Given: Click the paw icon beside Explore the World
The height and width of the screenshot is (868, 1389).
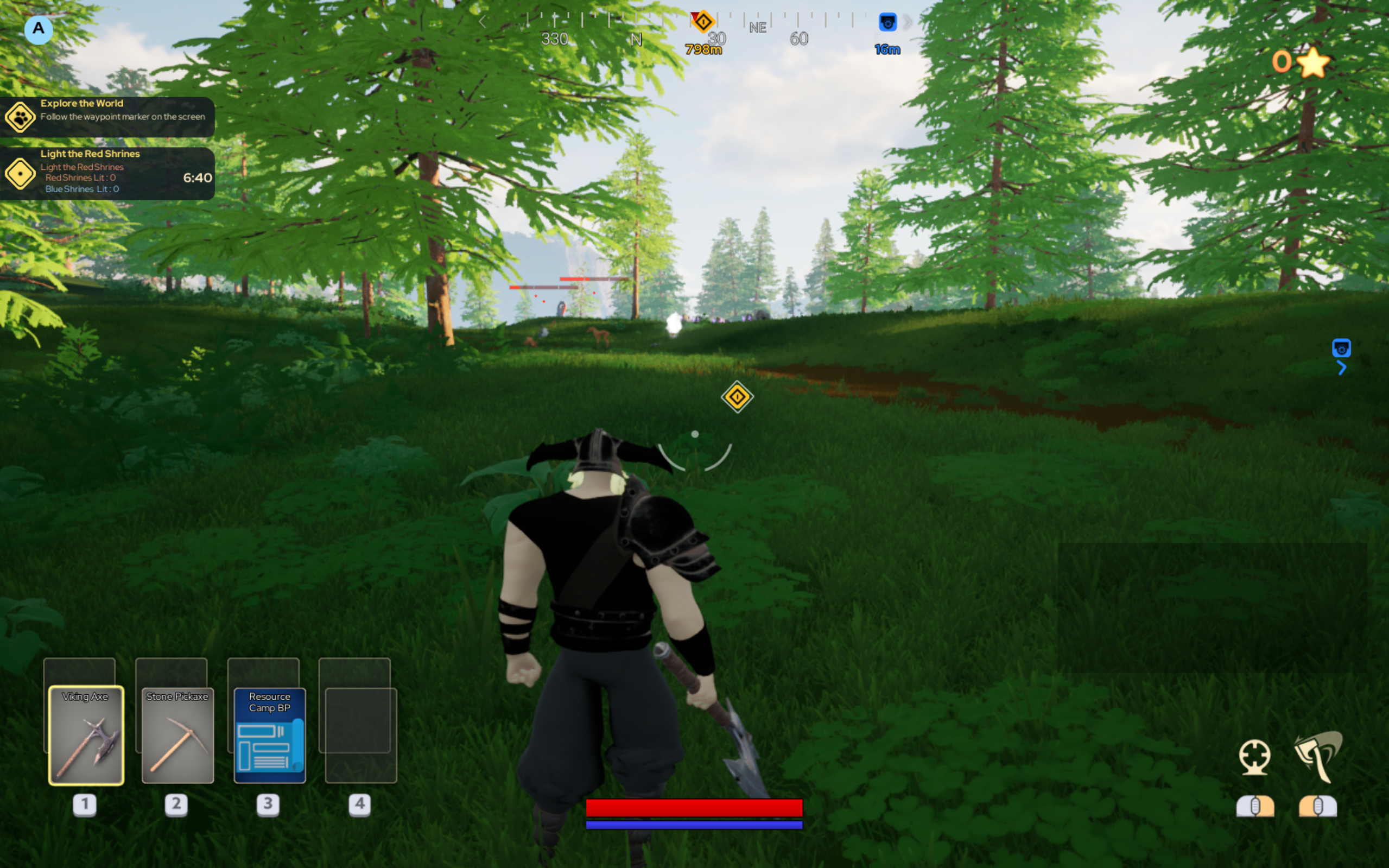Looking at the screenshot, I should tap(19, 117).
